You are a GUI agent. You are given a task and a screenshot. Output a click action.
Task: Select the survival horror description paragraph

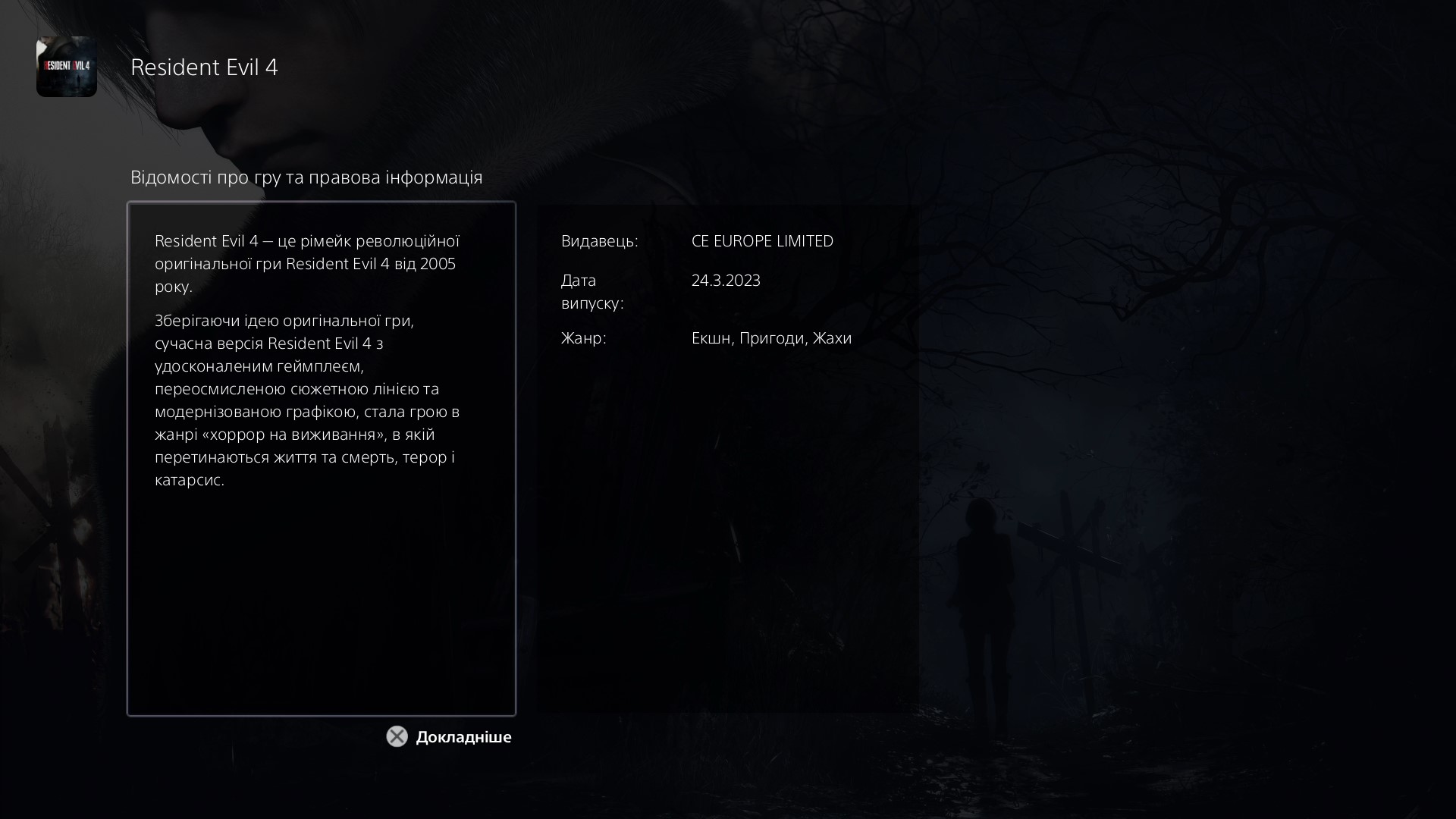306,400
